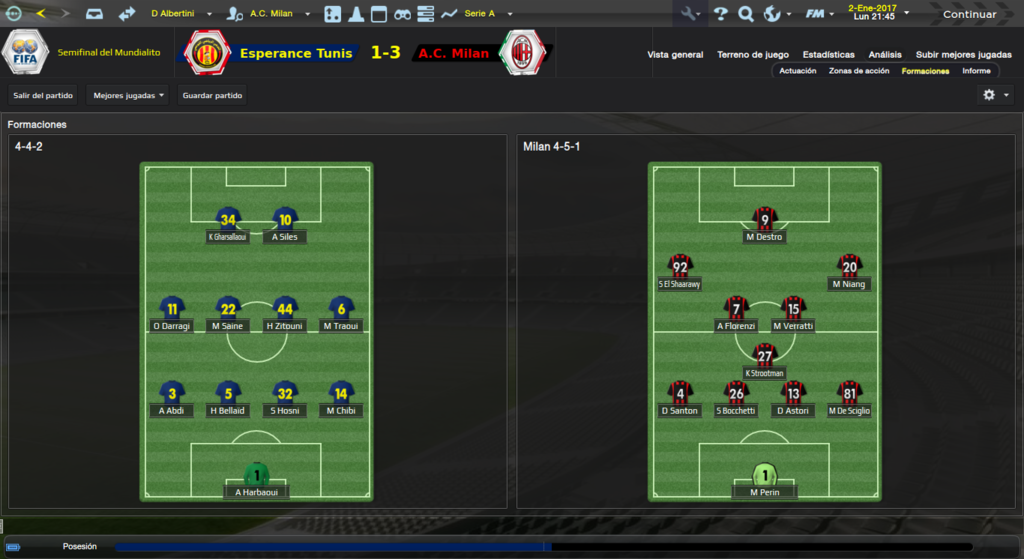Select Subir mejores jugadas
This screenshot has width=1024, height=559.
[x=963, y=55]
